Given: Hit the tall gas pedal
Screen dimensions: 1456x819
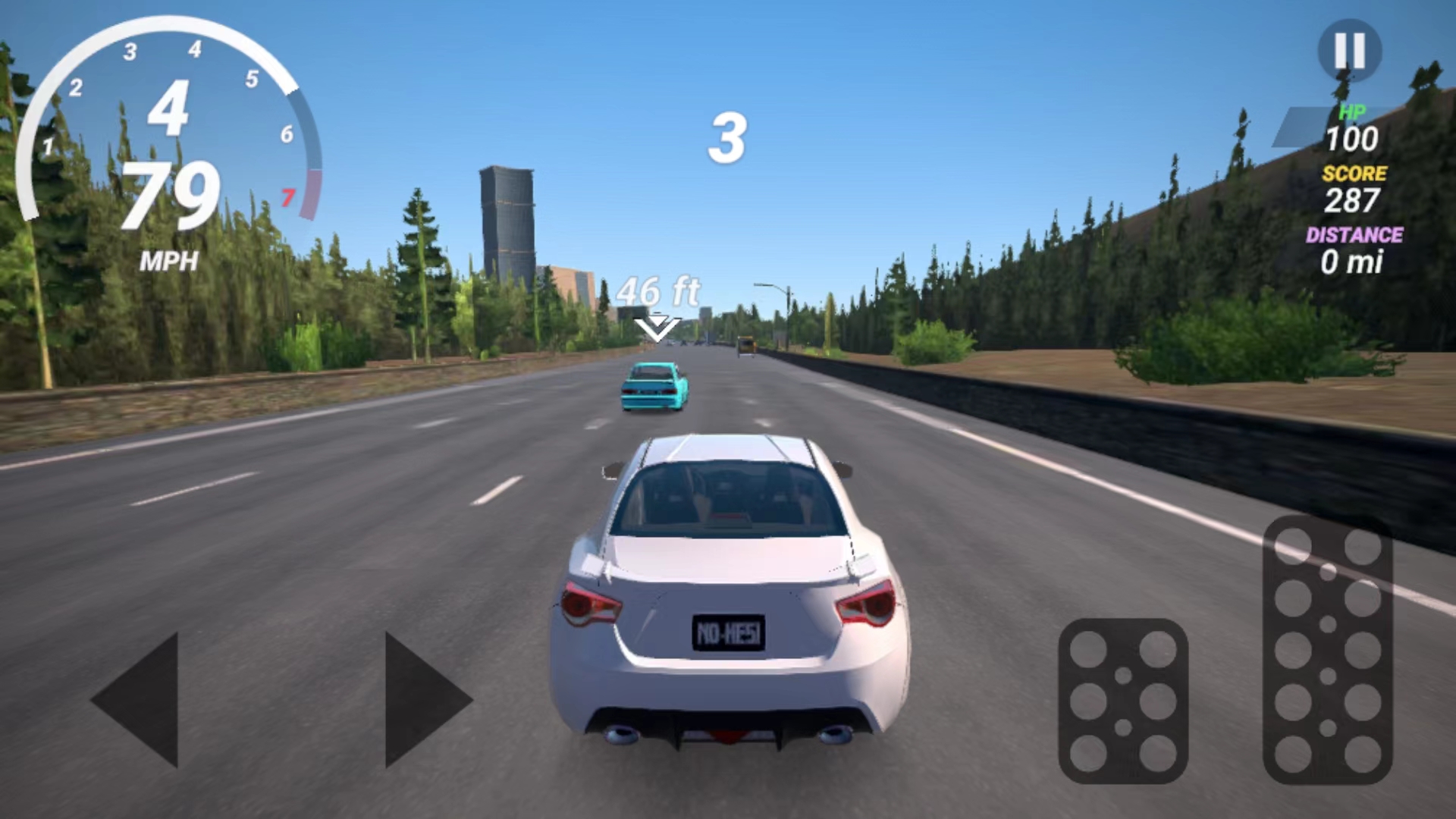Looking at the screenshot, I should click(x=1327, y=650).
